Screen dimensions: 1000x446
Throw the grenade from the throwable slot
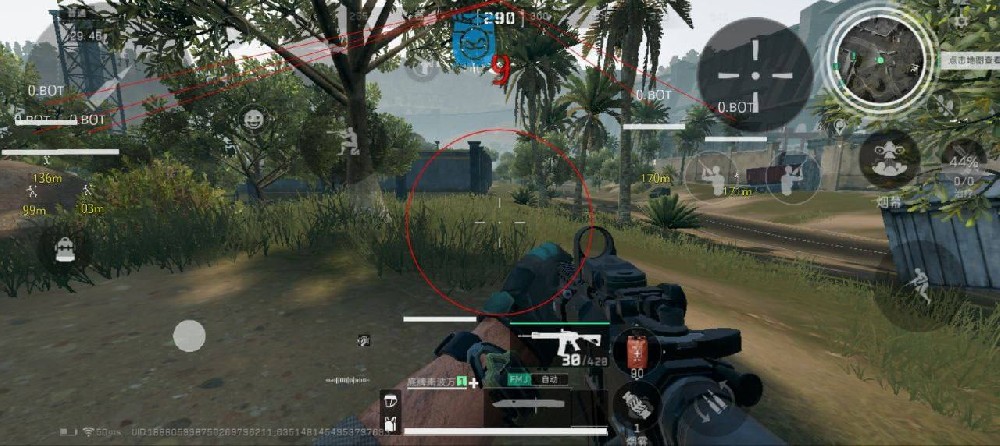point(636,404)
